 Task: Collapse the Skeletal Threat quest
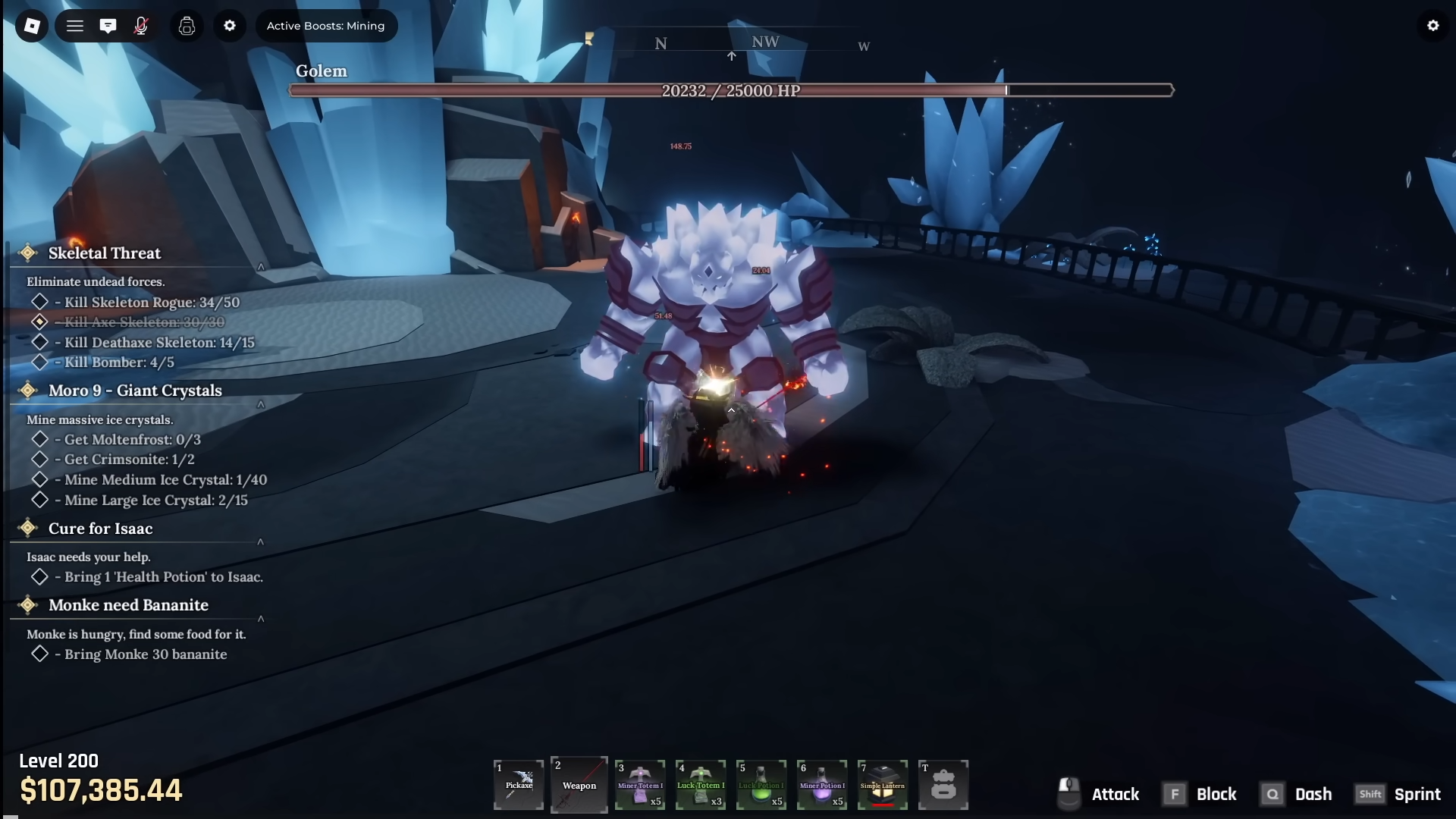pos(261,267)
